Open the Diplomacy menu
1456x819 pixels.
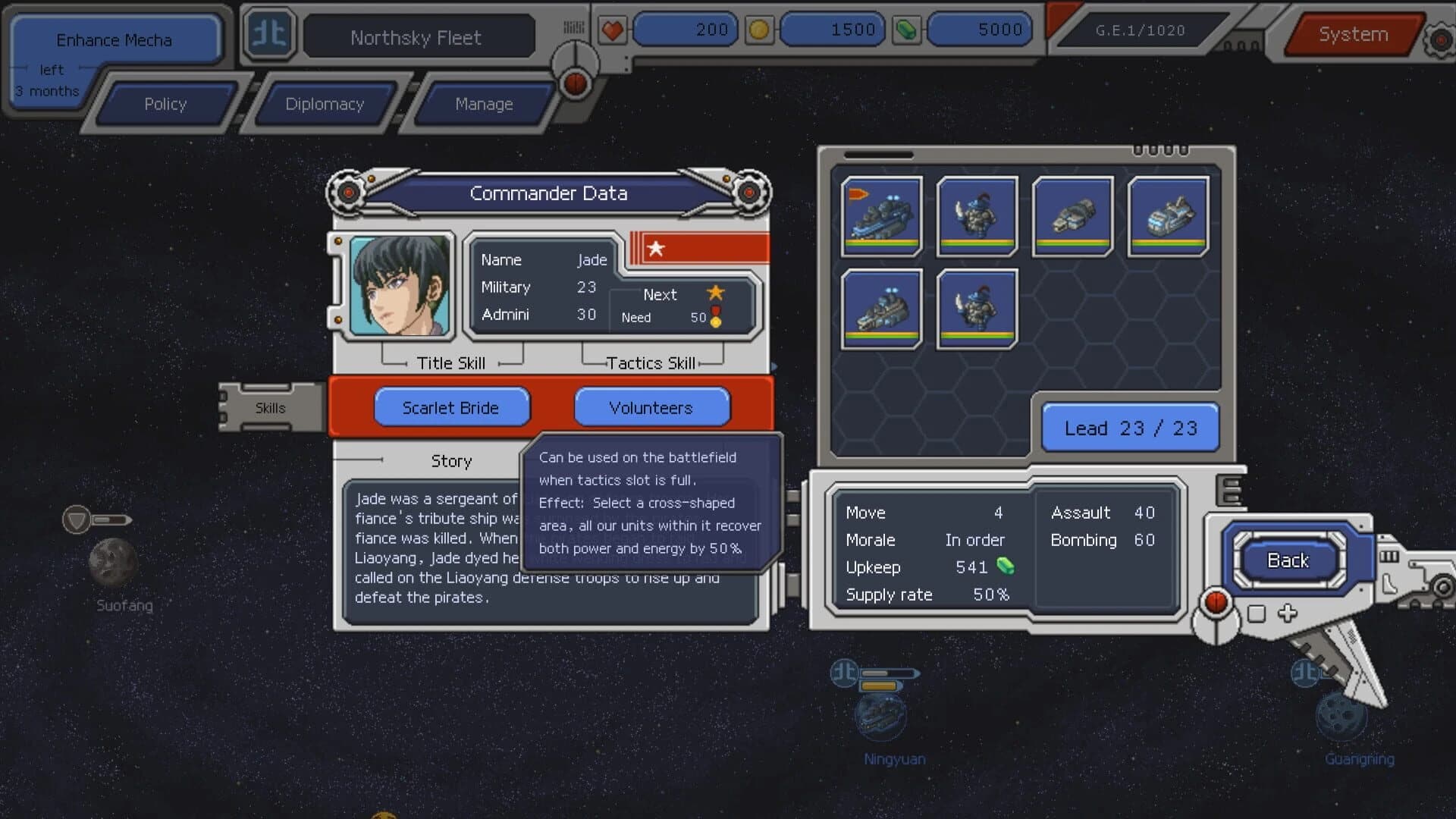pos(325,104)
